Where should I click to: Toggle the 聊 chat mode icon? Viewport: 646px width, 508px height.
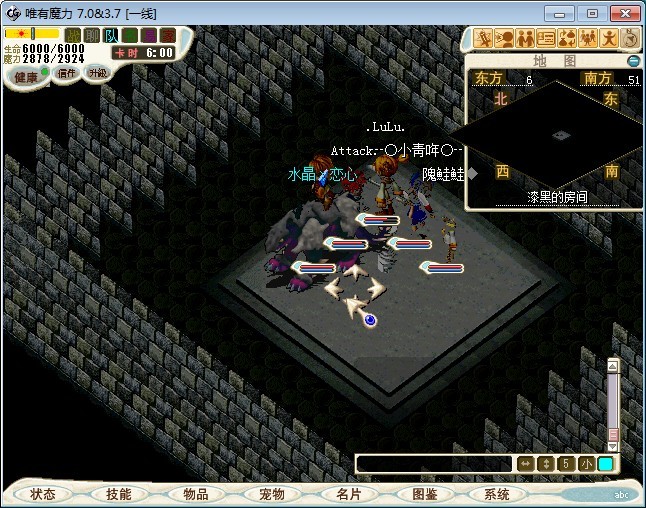click(92, 36)
